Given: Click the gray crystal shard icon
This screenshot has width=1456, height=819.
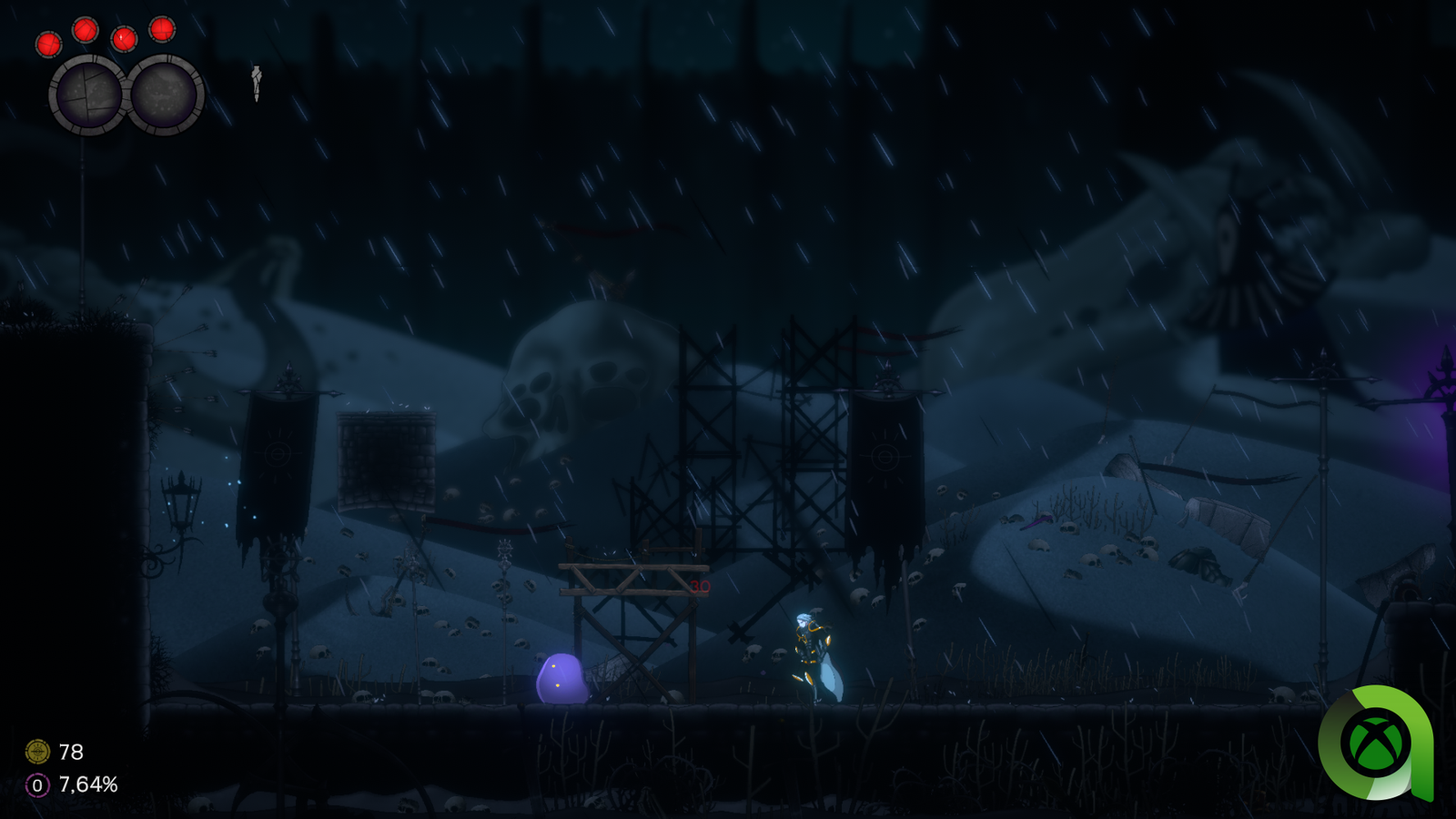Looking at the screenshot, I should pyautogui.click(x=257, y=82).
